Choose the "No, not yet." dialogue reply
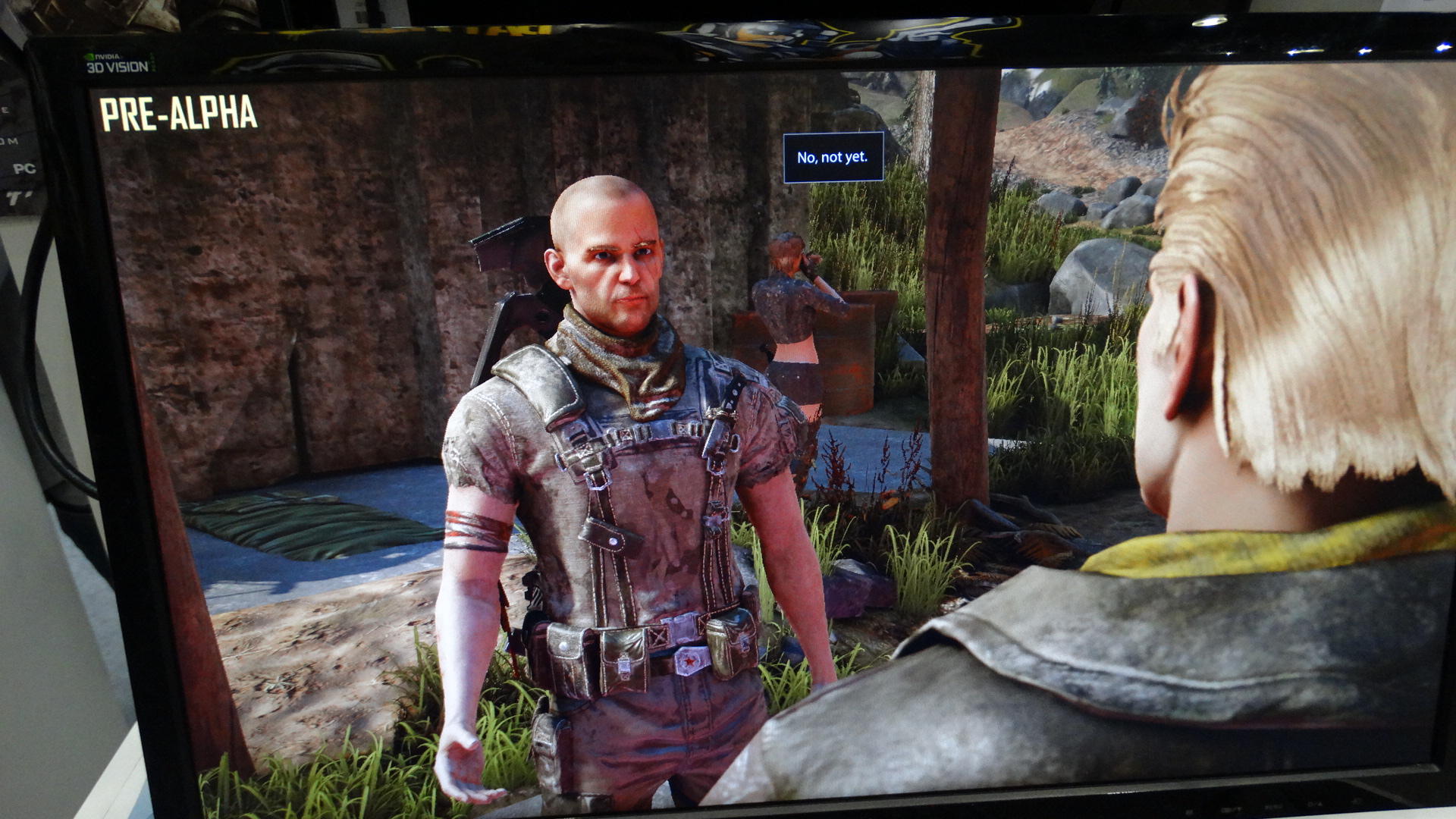The image size is (1456, 819). click(833, 157)
